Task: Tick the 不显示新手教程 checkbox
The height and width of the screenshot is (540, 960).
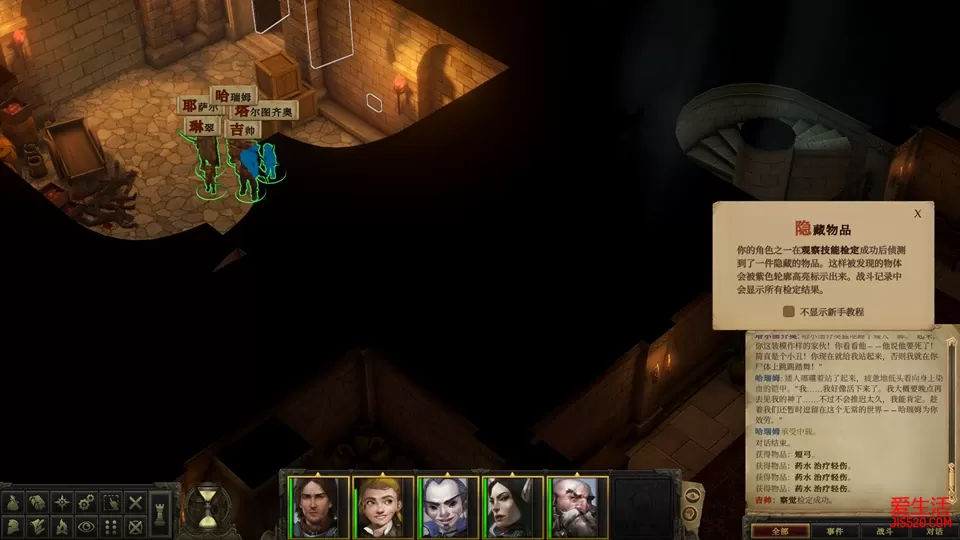Action: [x=789, y=311]
